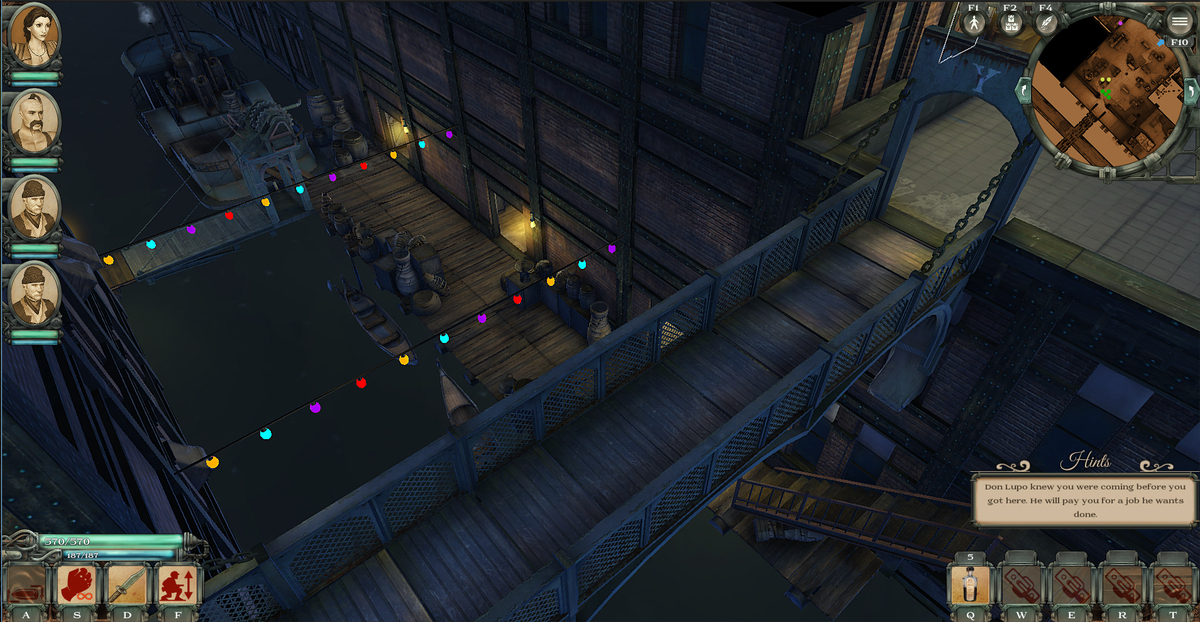
Task: Open the journal feather quill icon
Action: (x=1046, y=24)
